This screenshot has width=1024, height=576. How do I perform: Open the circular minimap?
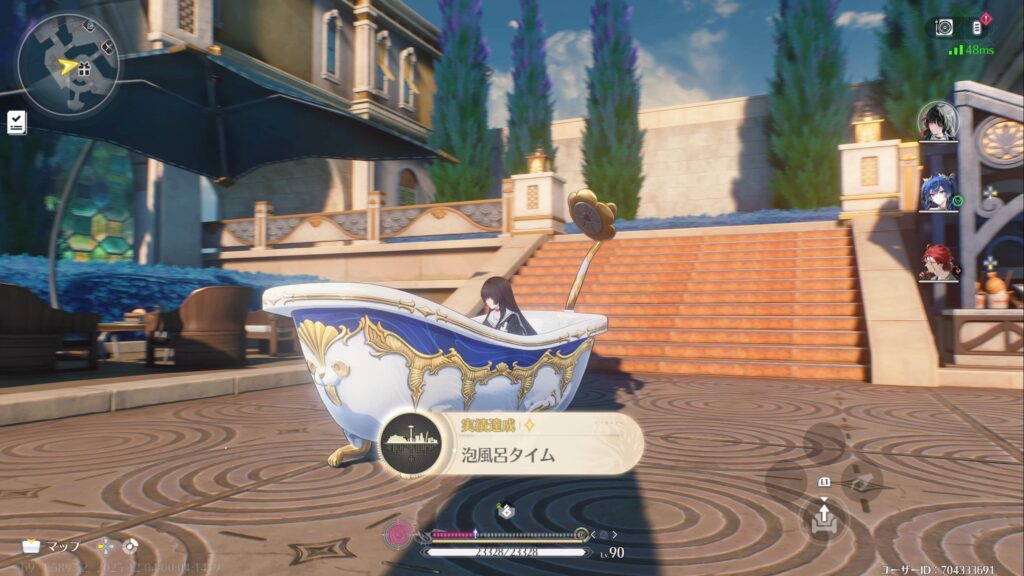click(67, 65)
